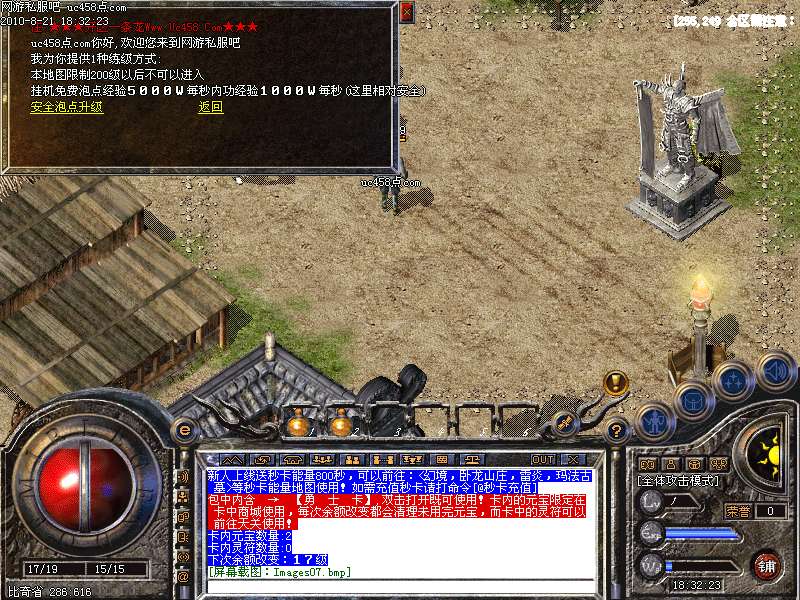Open the red 铺 shop button
The width and height of the screenshot is (800, 600).
766,564
